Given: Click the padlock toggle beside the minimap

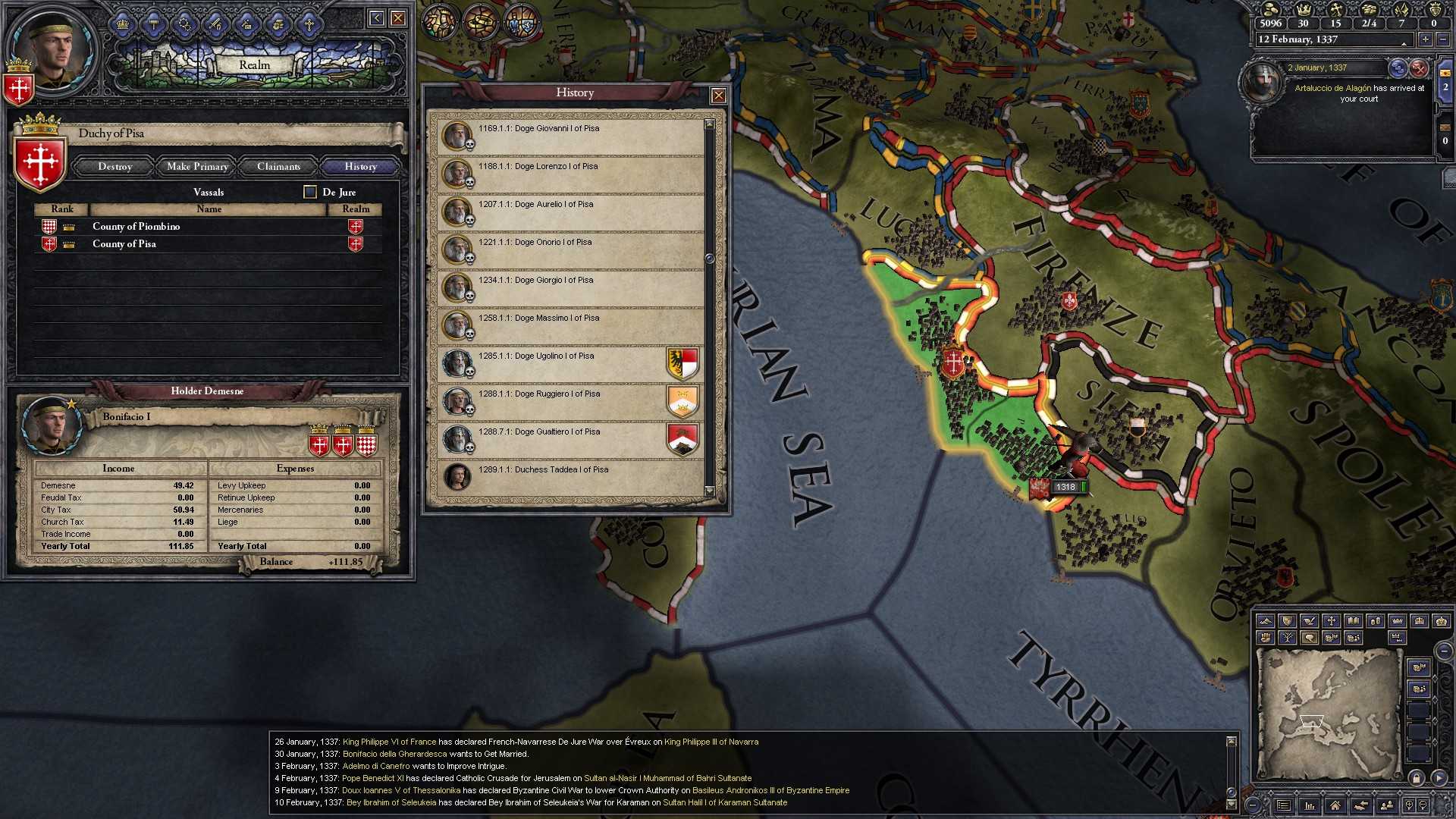Looking at the screenshot, I should point(1417,780).
